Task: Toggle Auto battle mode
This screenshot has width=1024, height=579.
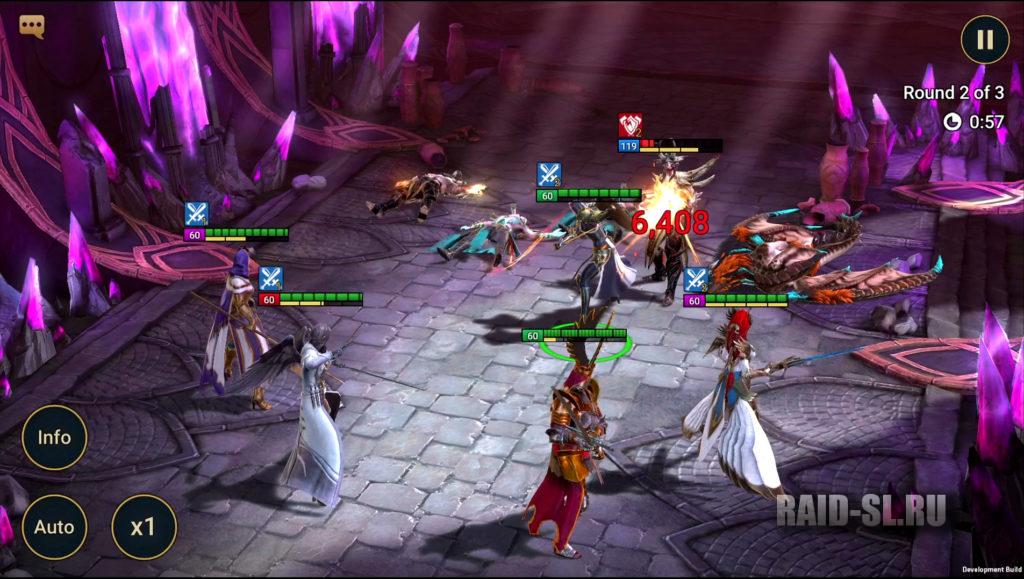Action: coord(54,526)
